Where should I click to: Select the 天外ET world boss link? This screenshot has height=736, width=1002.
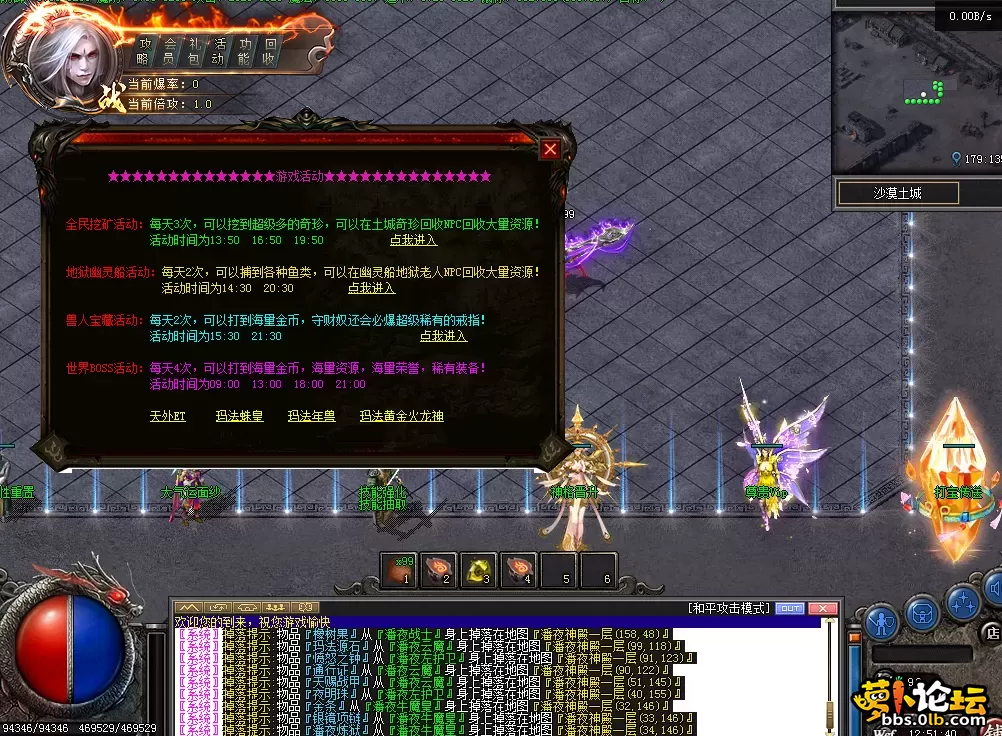(168, 416)
